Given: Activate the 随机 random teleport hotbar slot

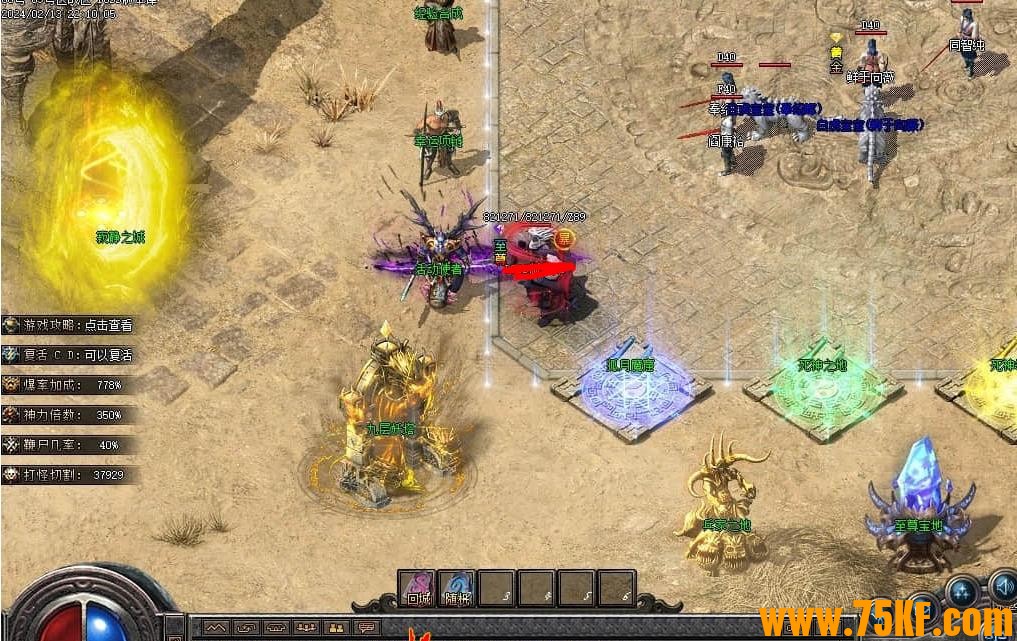Looking at the screenshot, I should (x=457, y=589).
